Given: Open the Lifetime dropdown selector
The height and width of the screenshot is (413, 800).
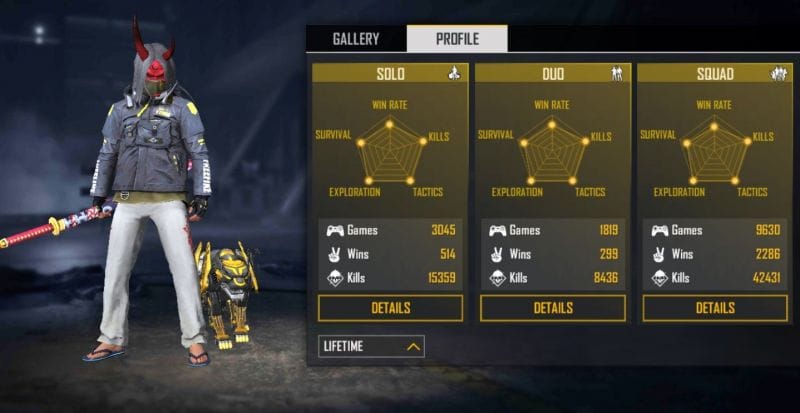Looking at the screenshot, I should tap(371, 346).
